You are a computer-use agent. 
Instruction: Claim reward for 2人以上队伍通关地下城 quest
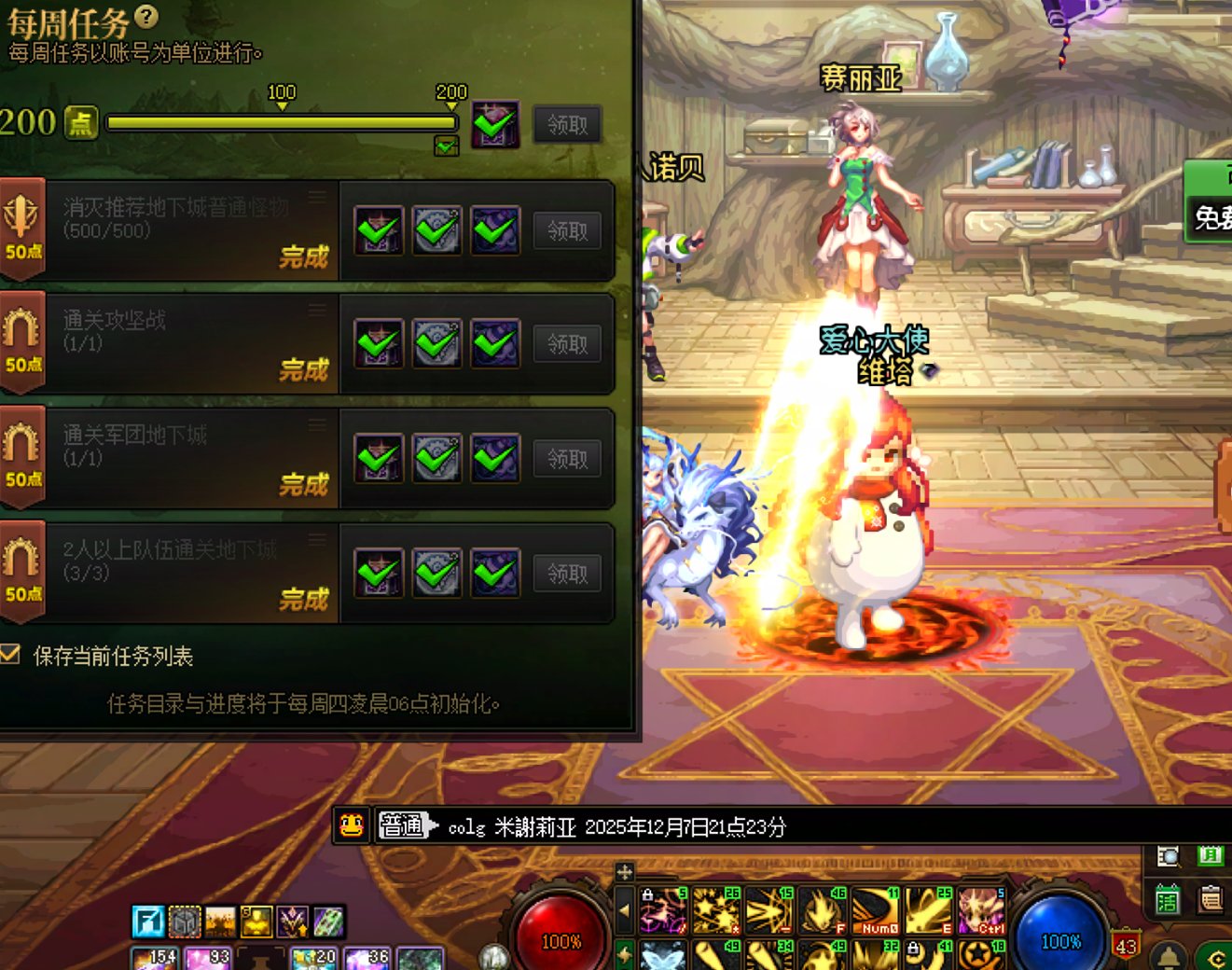[x=567, y=574]
